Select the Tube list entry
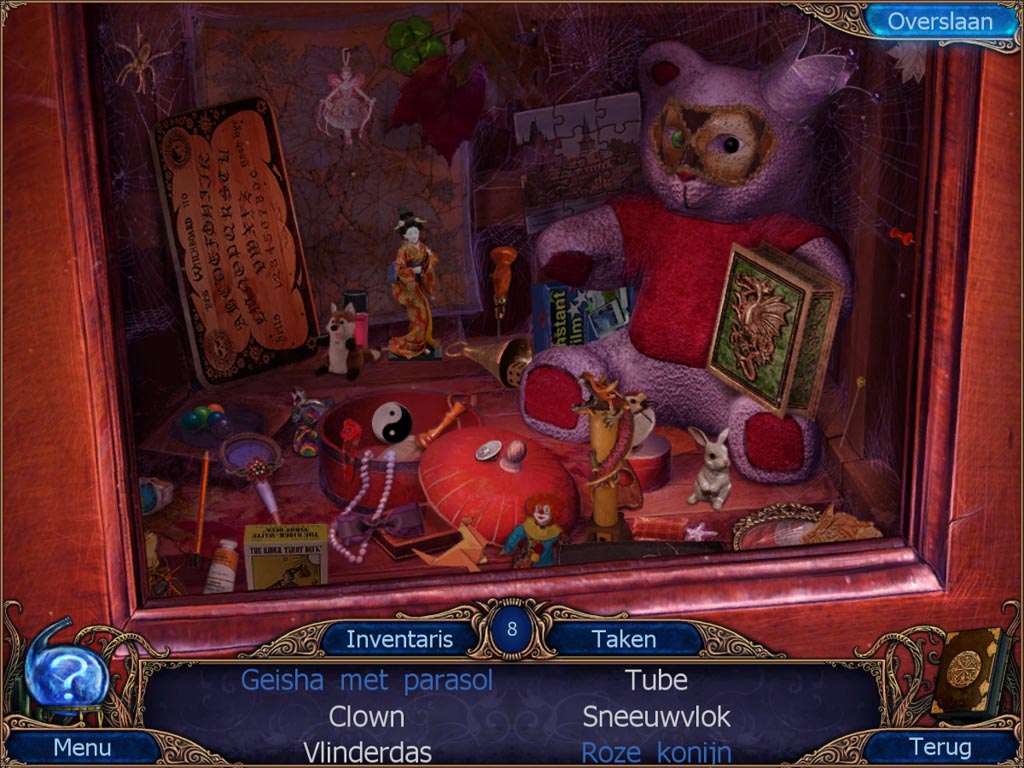This screenshot has width=1024, height=768. tap(656, 681)
